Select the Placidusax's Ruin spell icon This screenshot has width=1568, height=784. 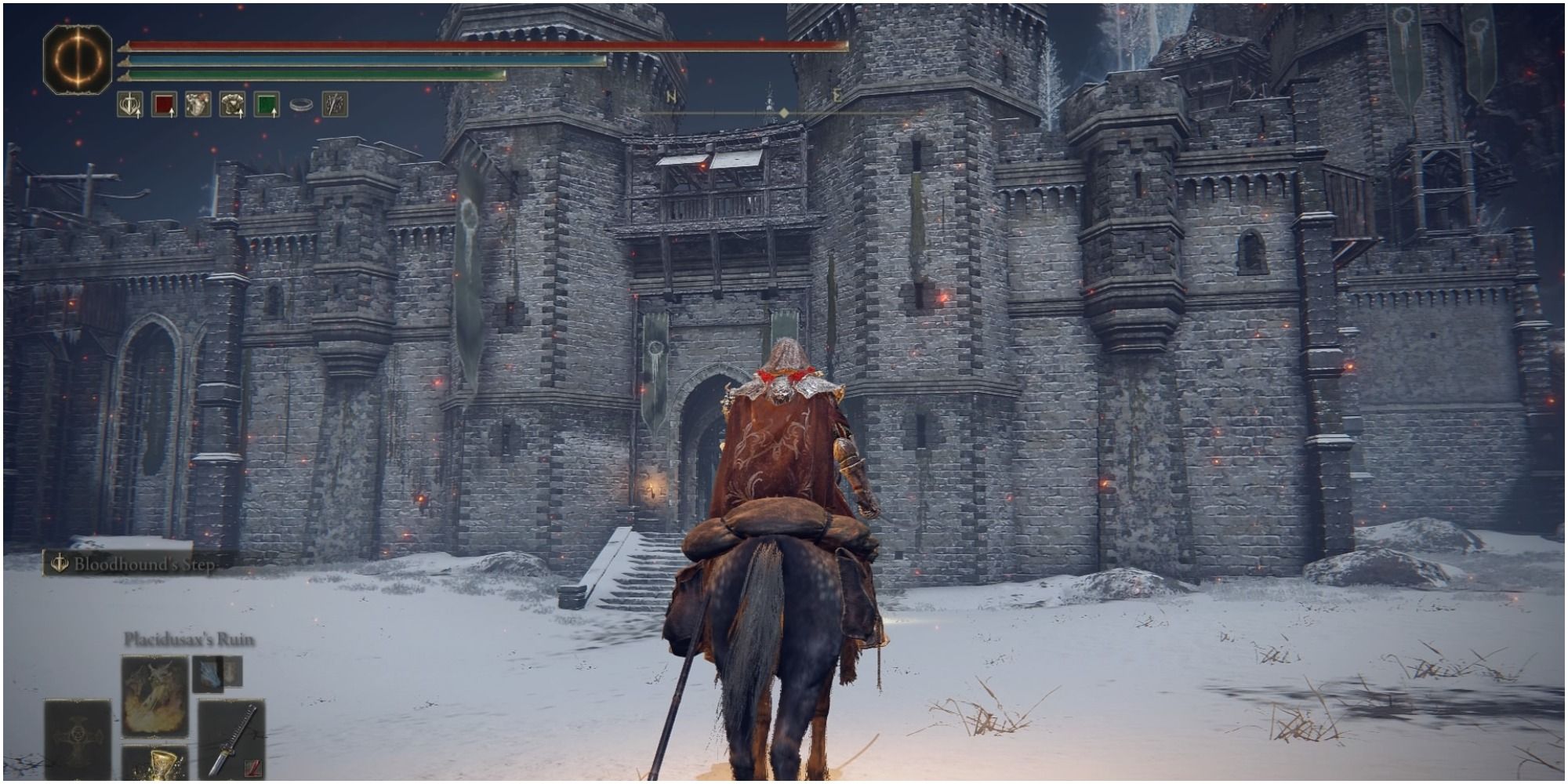pyautogui.click(x=155, y=696)
